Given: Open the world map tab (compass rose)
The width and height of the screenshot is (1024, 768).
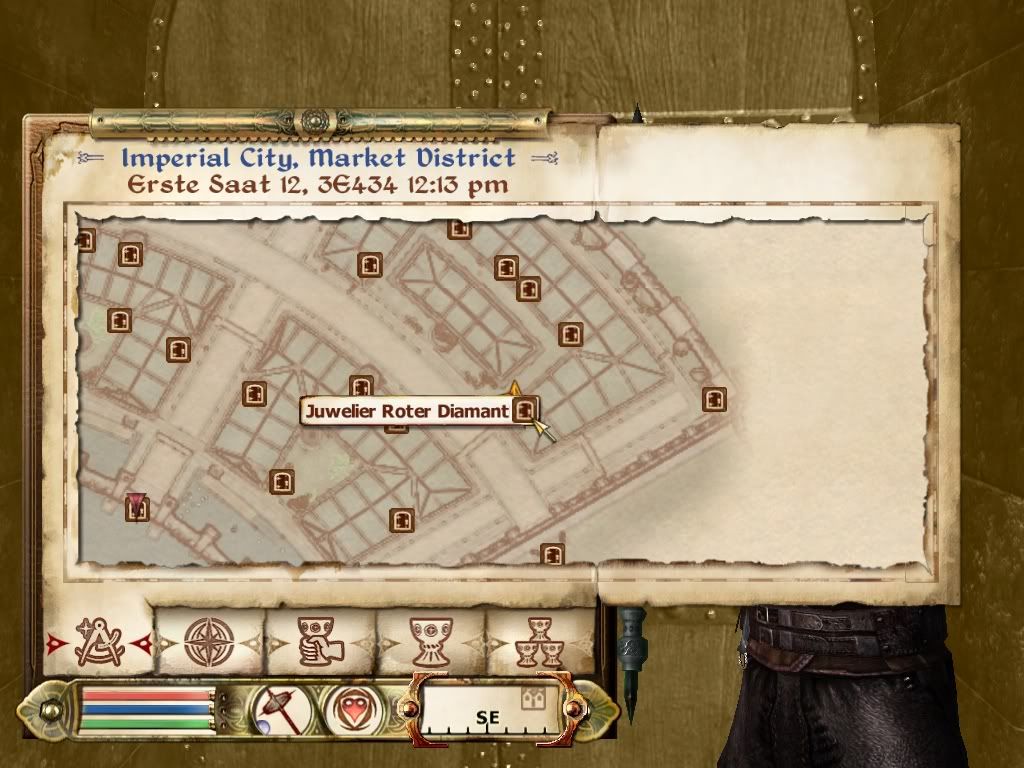Looking at the screenshot, I should [209, 641].
